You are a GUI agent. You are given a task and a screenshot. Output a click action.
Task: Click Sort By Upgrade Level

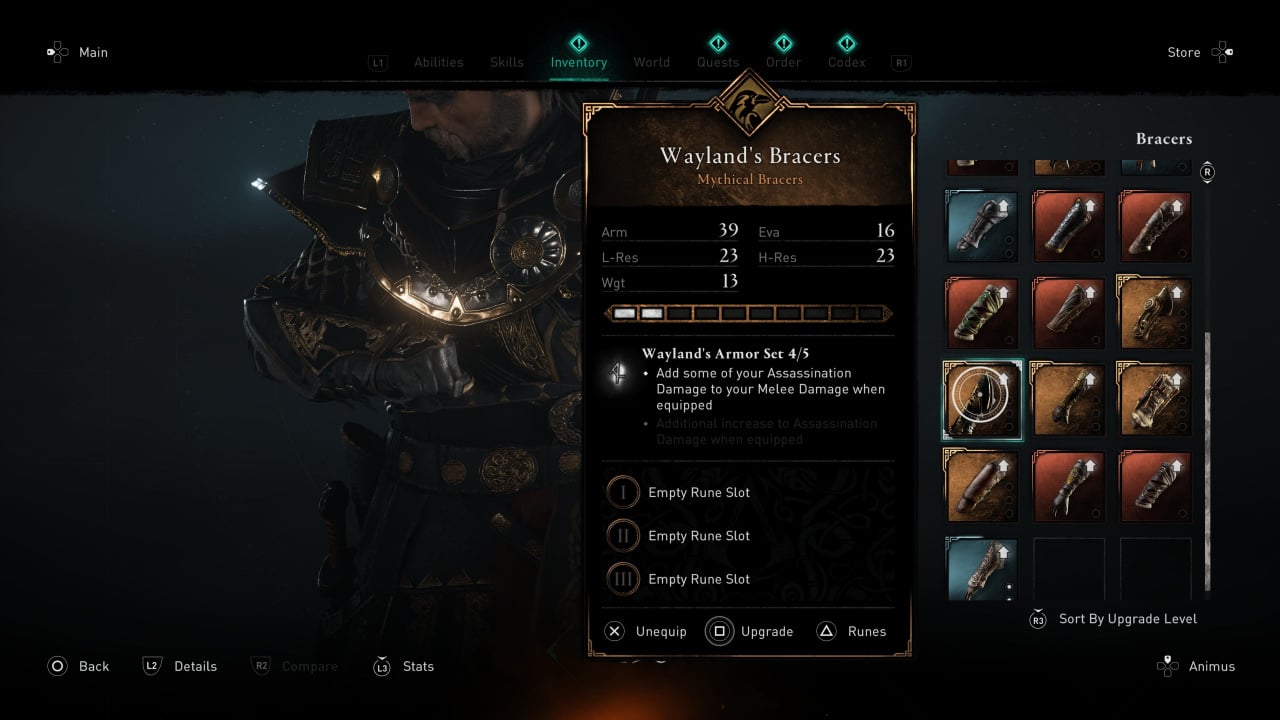click(x=1114, y=619)
